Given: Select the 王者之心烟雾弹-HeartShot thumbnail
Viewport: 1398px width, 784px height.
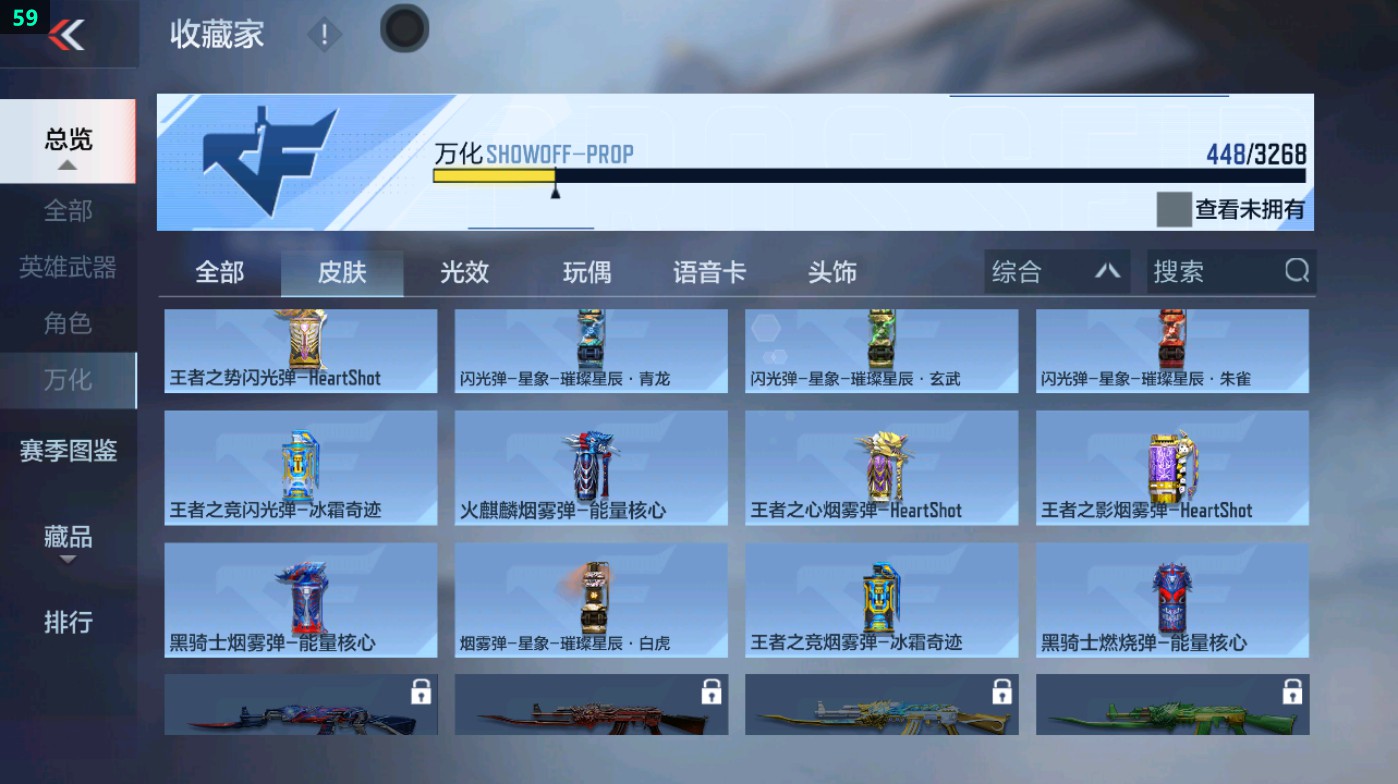Looking at the screenshot, I should (x=881, y=467).
